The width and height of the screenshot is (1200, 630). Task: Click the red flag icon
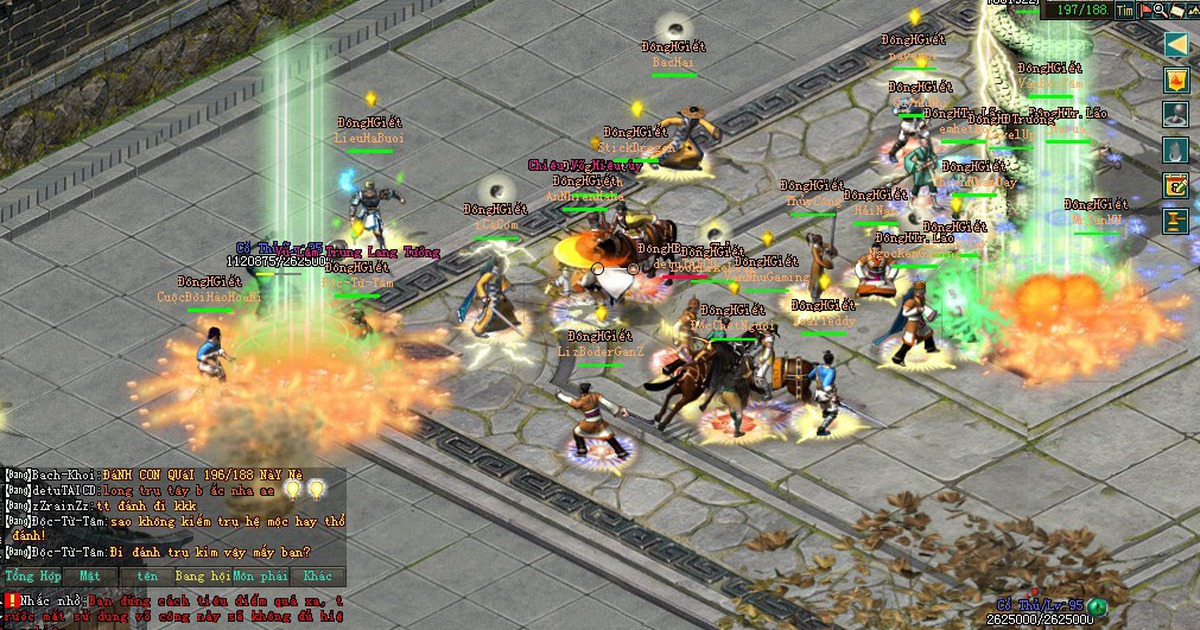click(x=1145, y=10)
